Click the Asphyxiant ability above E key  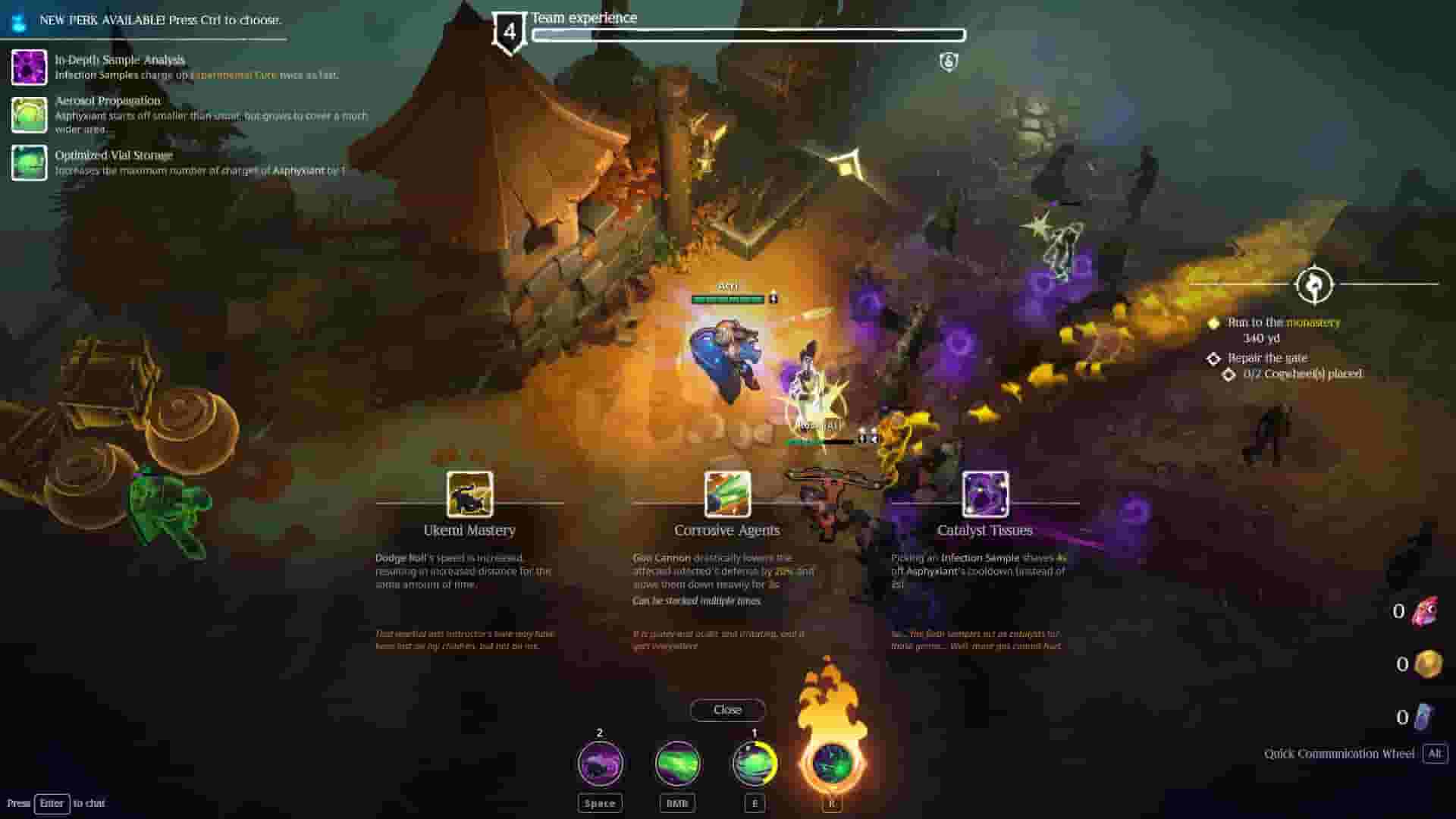tap(755, 764)
